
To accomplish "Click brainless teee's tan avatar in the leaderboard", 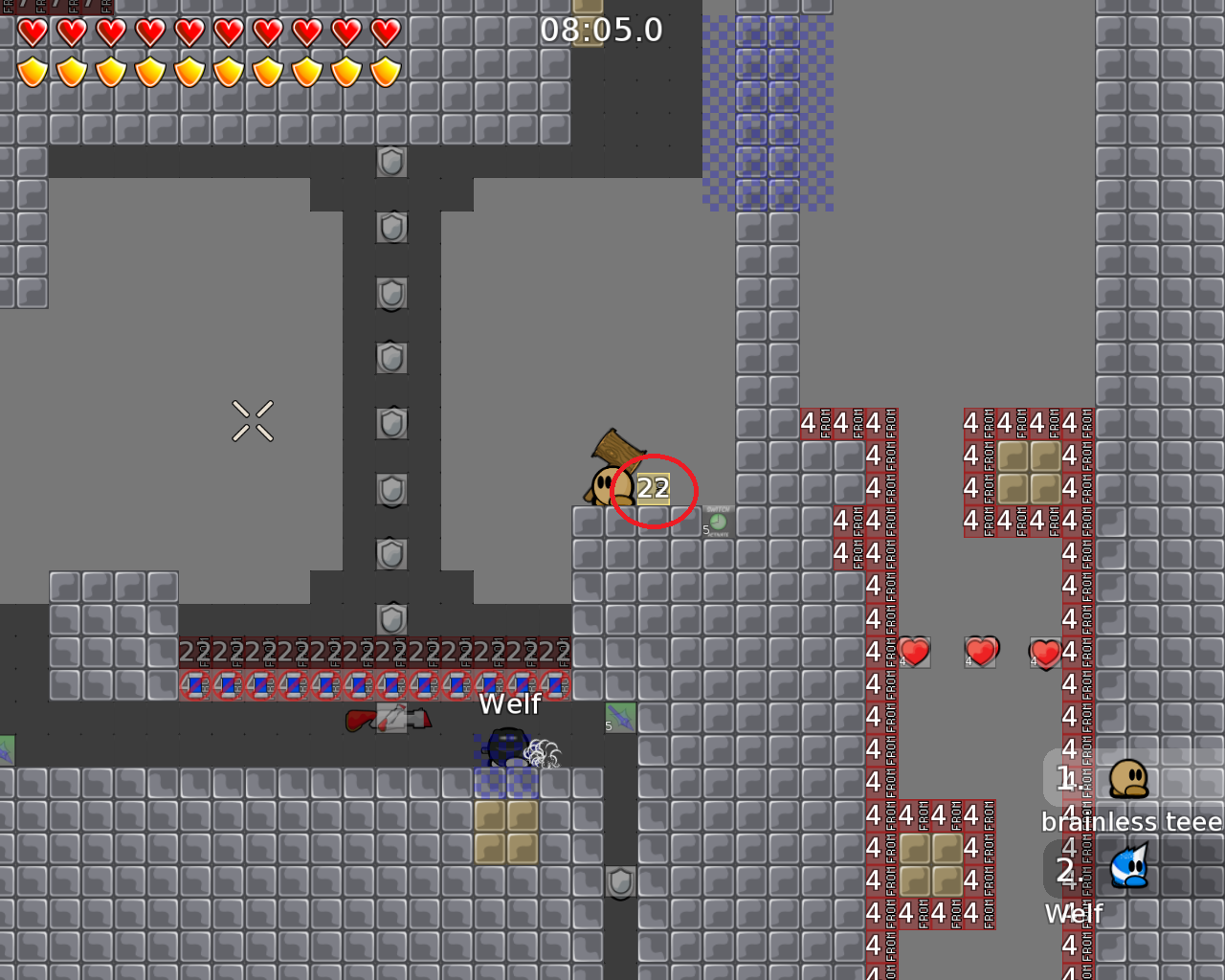I will click(1127, 777).
